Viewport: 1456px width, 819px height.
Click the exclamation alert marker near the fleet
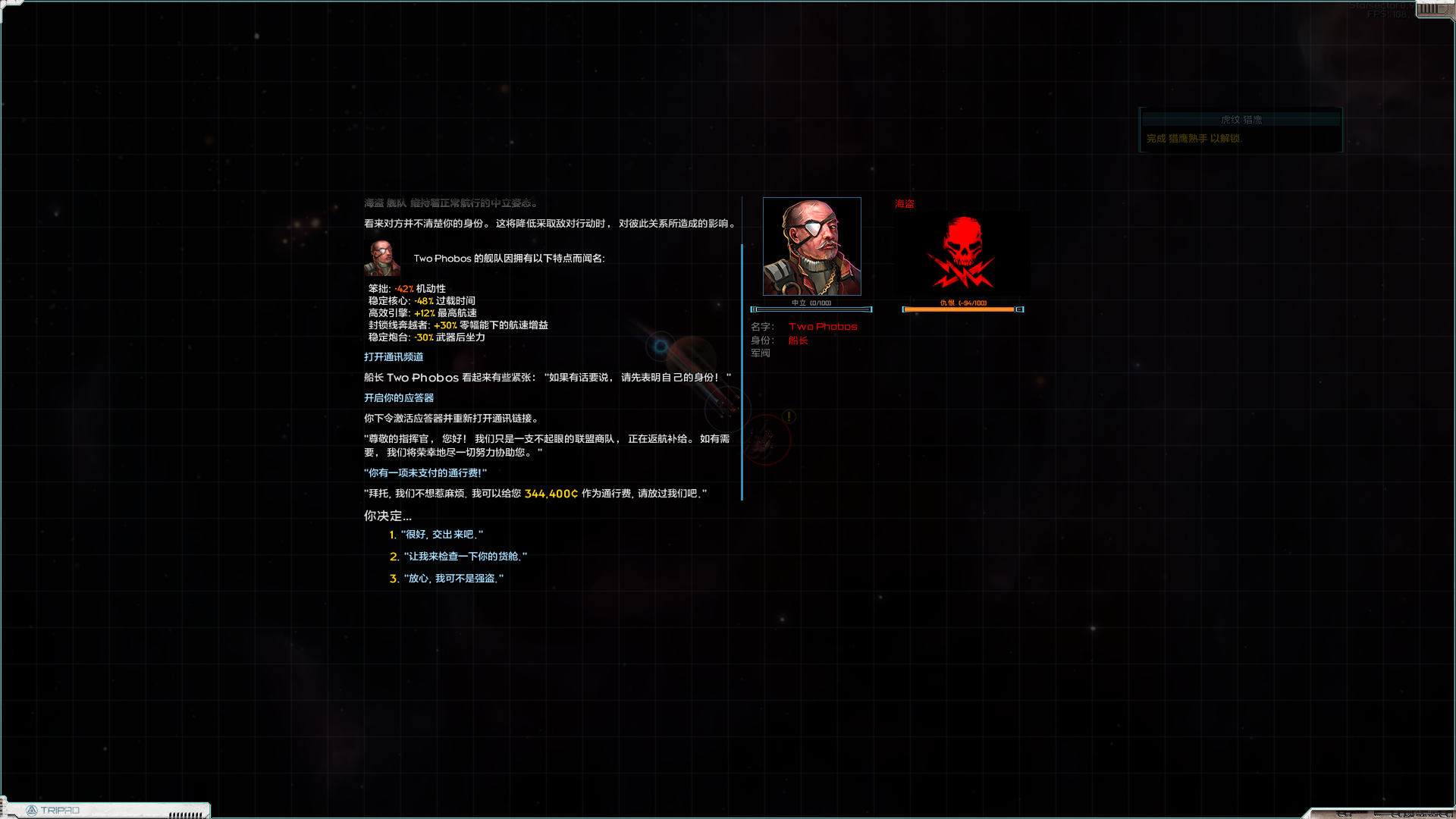[788, 416]
